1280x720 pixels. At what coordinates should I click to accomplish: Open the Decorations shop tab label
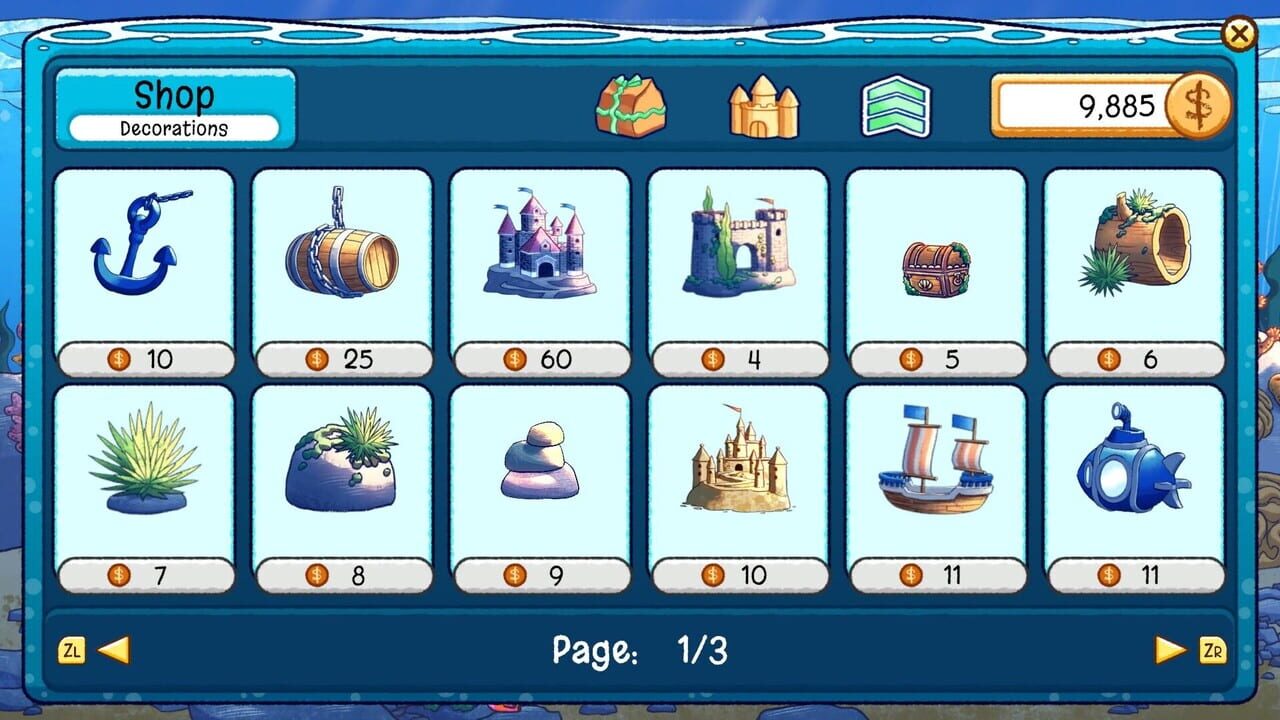[x=174, y=128]
